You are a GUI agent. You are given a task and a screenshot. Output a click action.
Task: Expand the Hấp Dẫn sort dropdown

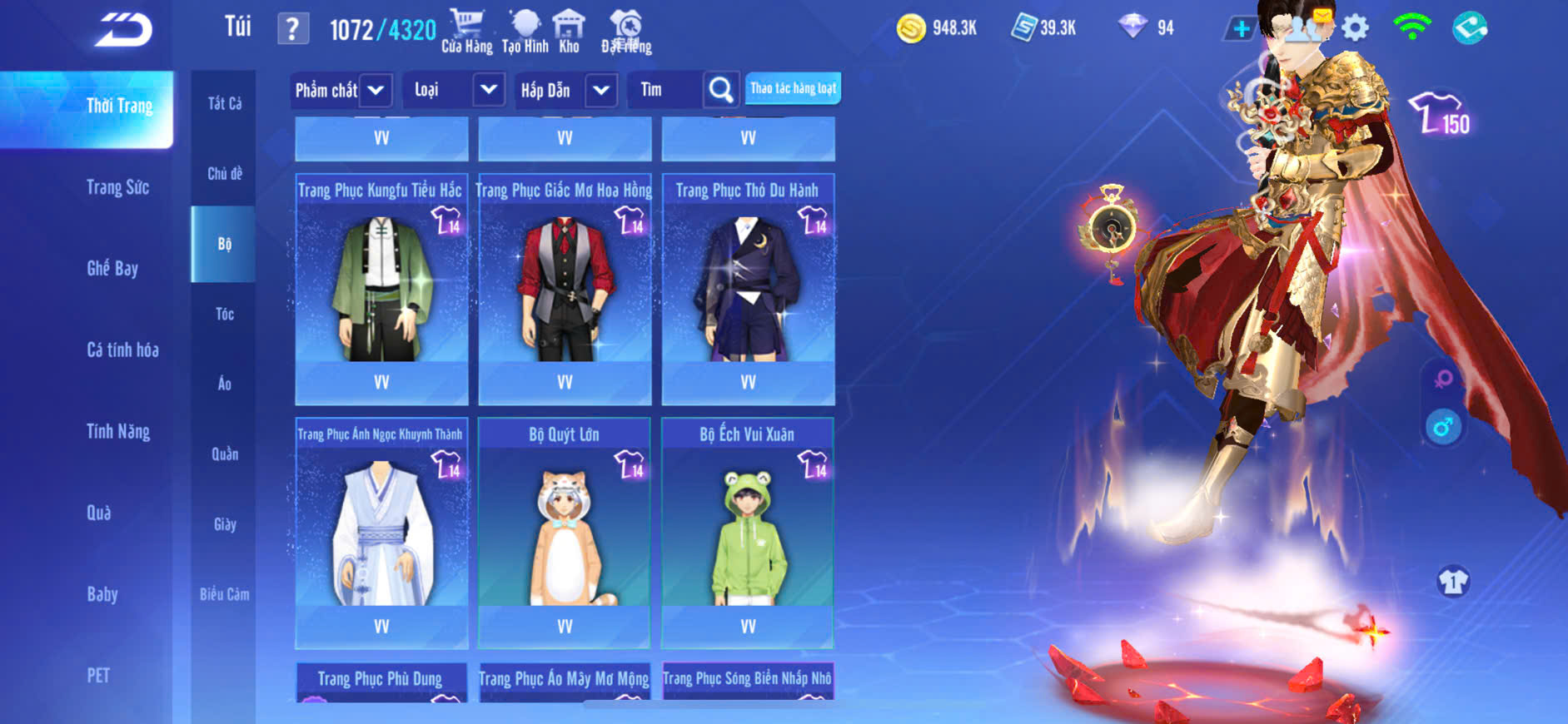601,90
